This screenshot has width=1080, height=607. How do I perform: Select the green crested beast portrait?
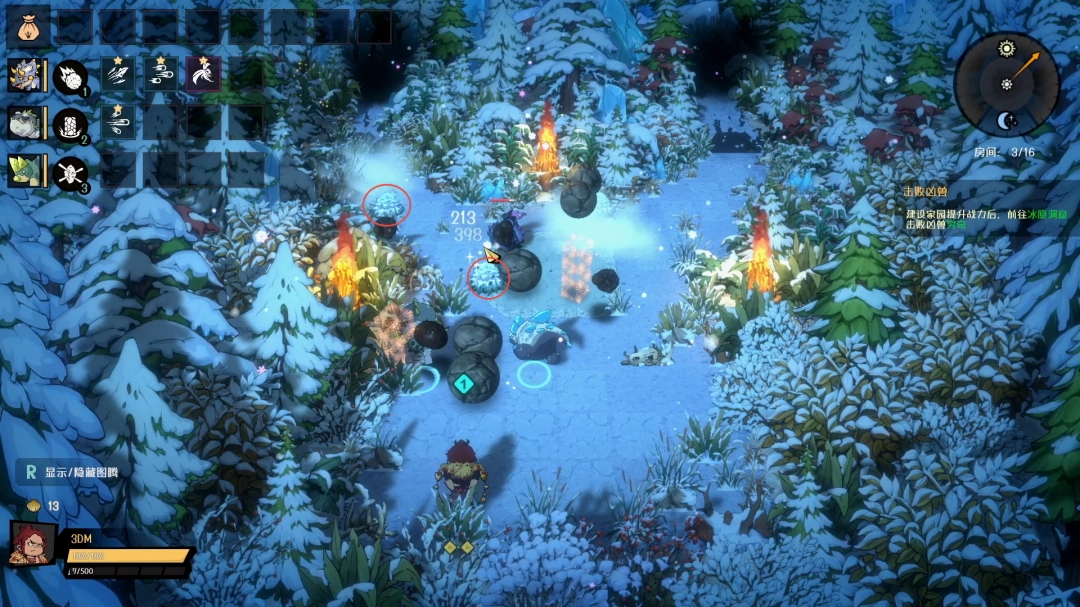point(24,171)
